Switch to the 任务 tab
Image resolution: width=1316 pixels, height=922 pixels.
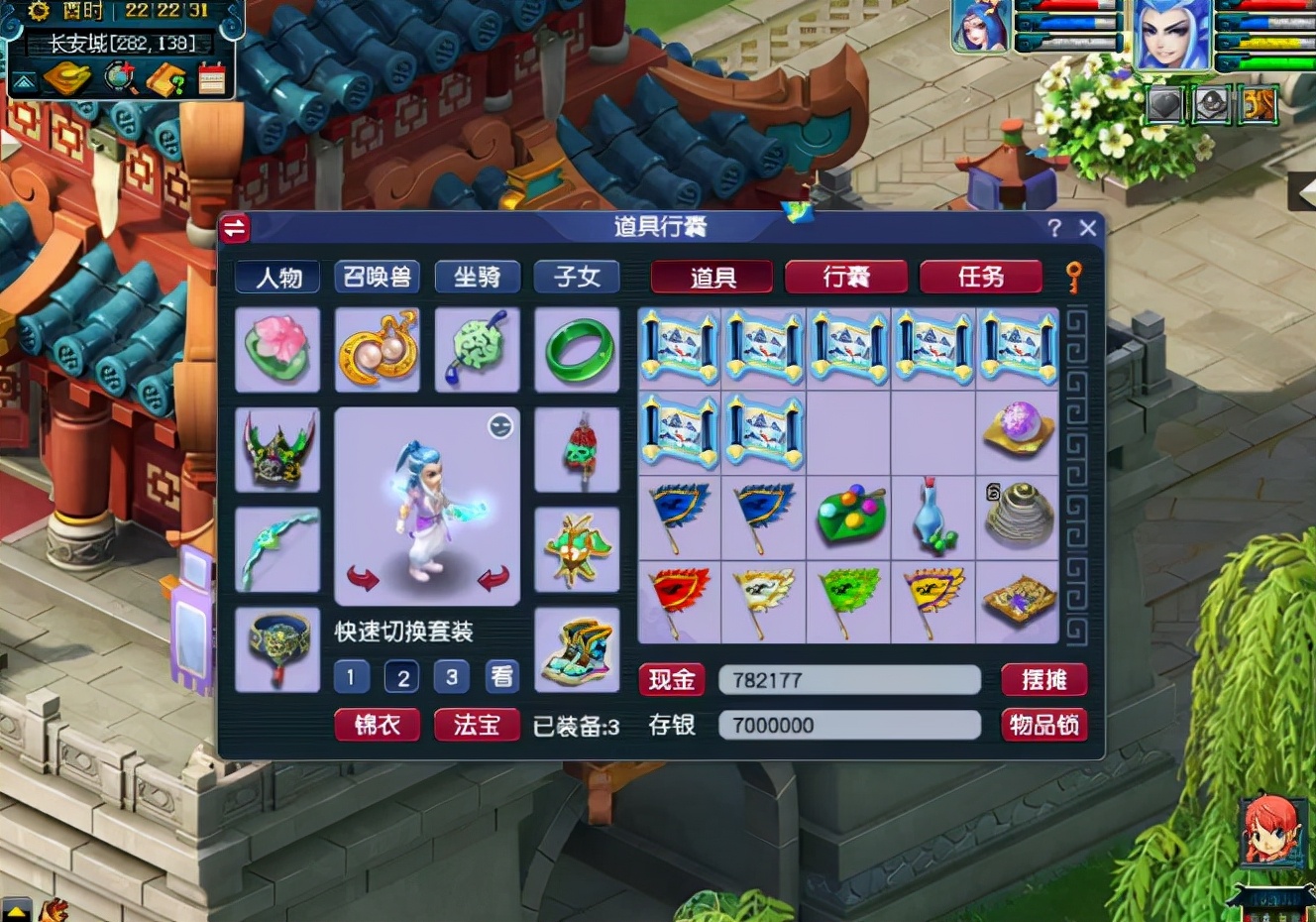(x=981, y=277)
